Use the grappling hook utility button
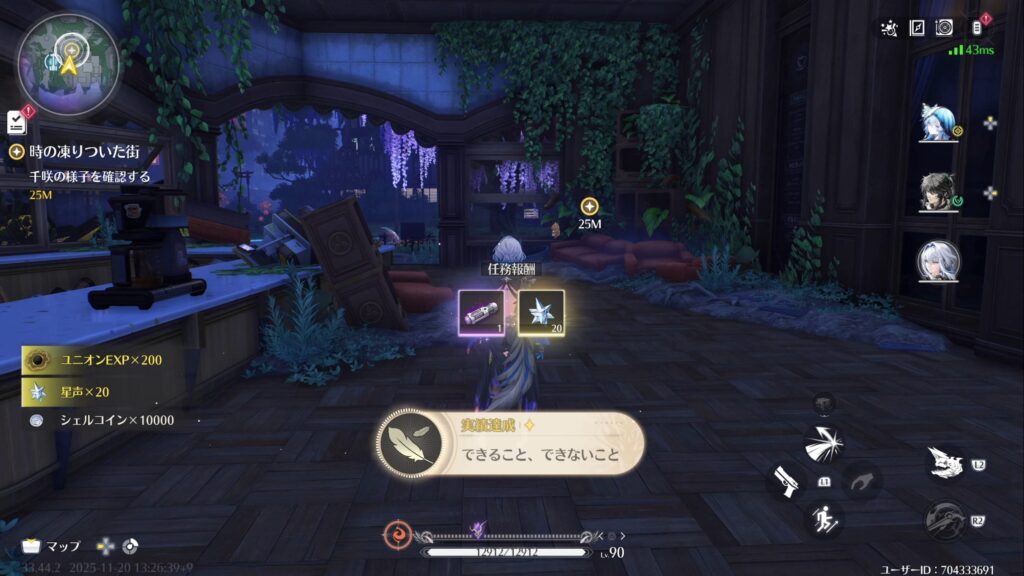The width and height of the screenshot is (1024, 576). [943, 520]
